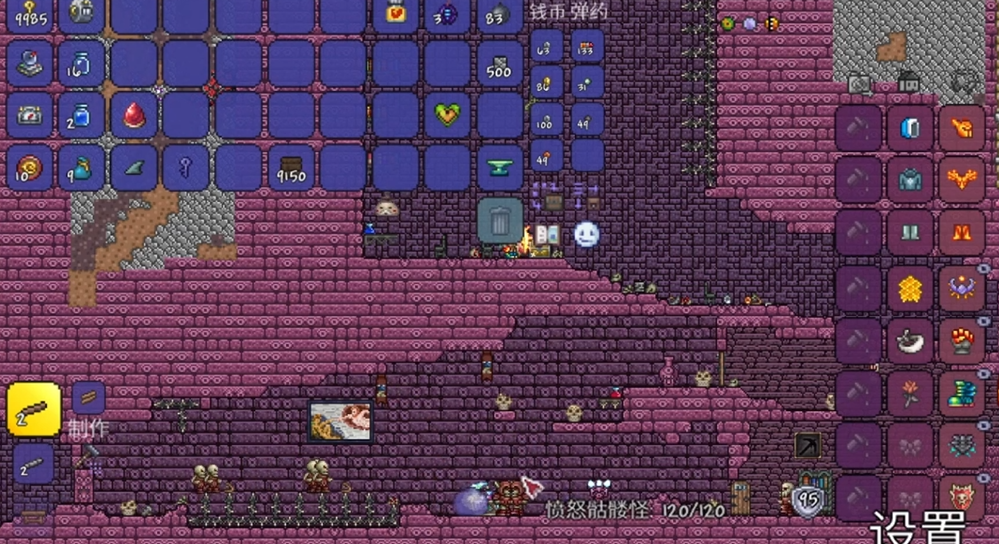Pick the blue key item slot
Screen dimensions: 999x544
point(186,167)
